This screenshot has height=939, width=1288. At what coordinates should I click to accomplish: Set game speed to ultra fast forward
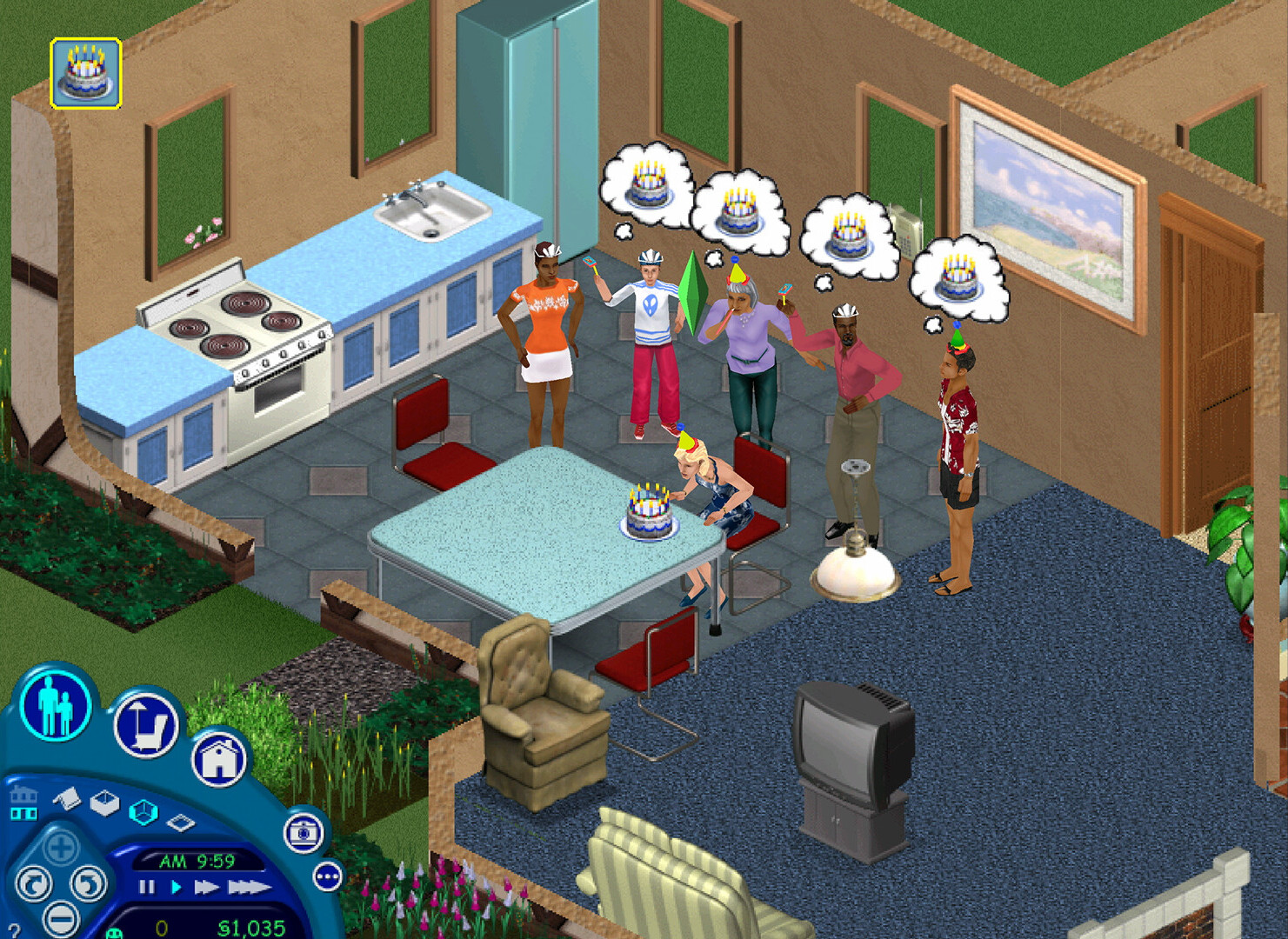tap(249, 888)
